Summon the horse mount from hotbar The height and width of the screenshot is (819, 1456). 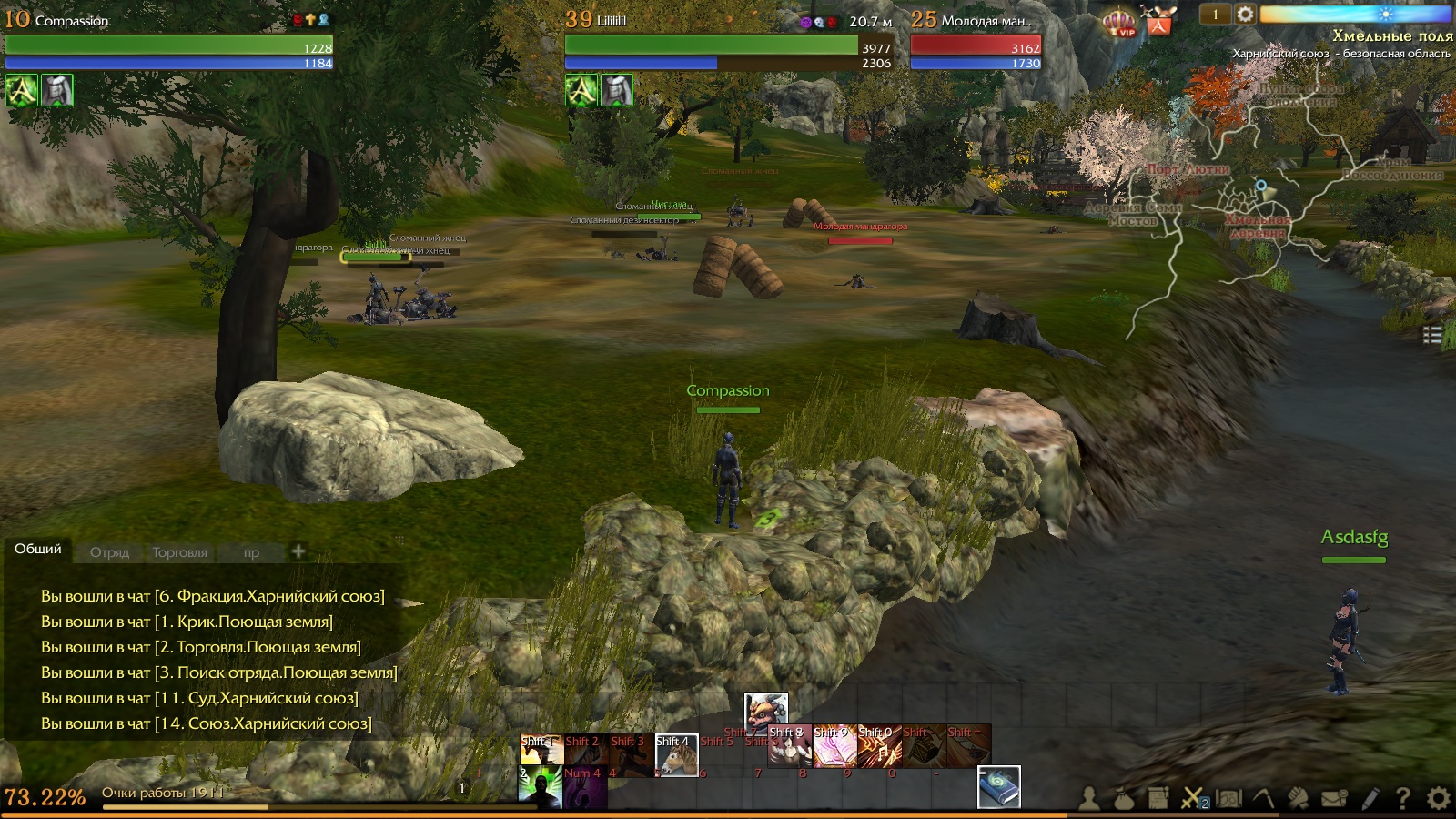coord(676,754)
